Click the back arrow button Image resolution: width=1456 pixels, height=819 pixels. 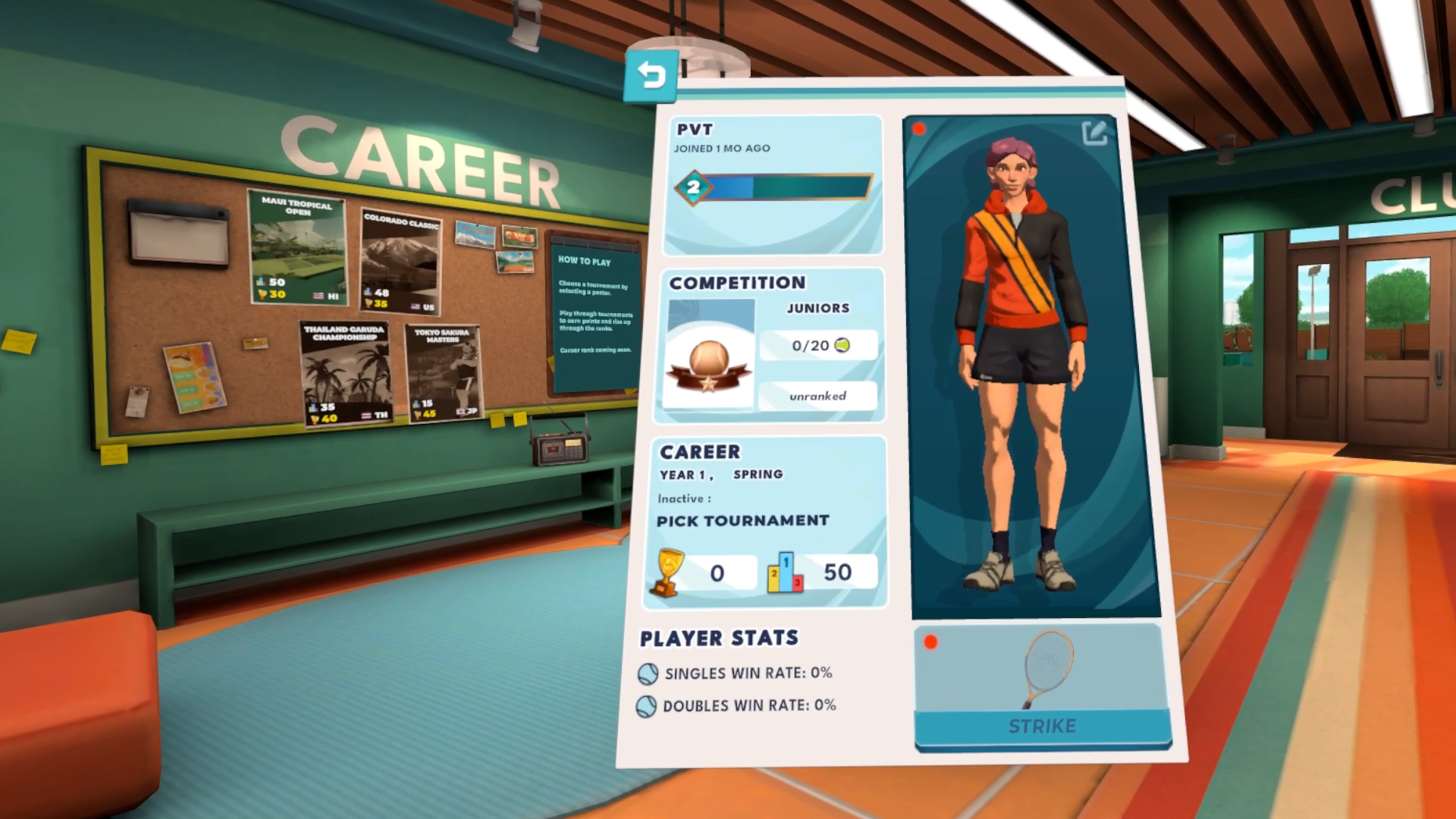pyautogui.click(x=651, y=76)
